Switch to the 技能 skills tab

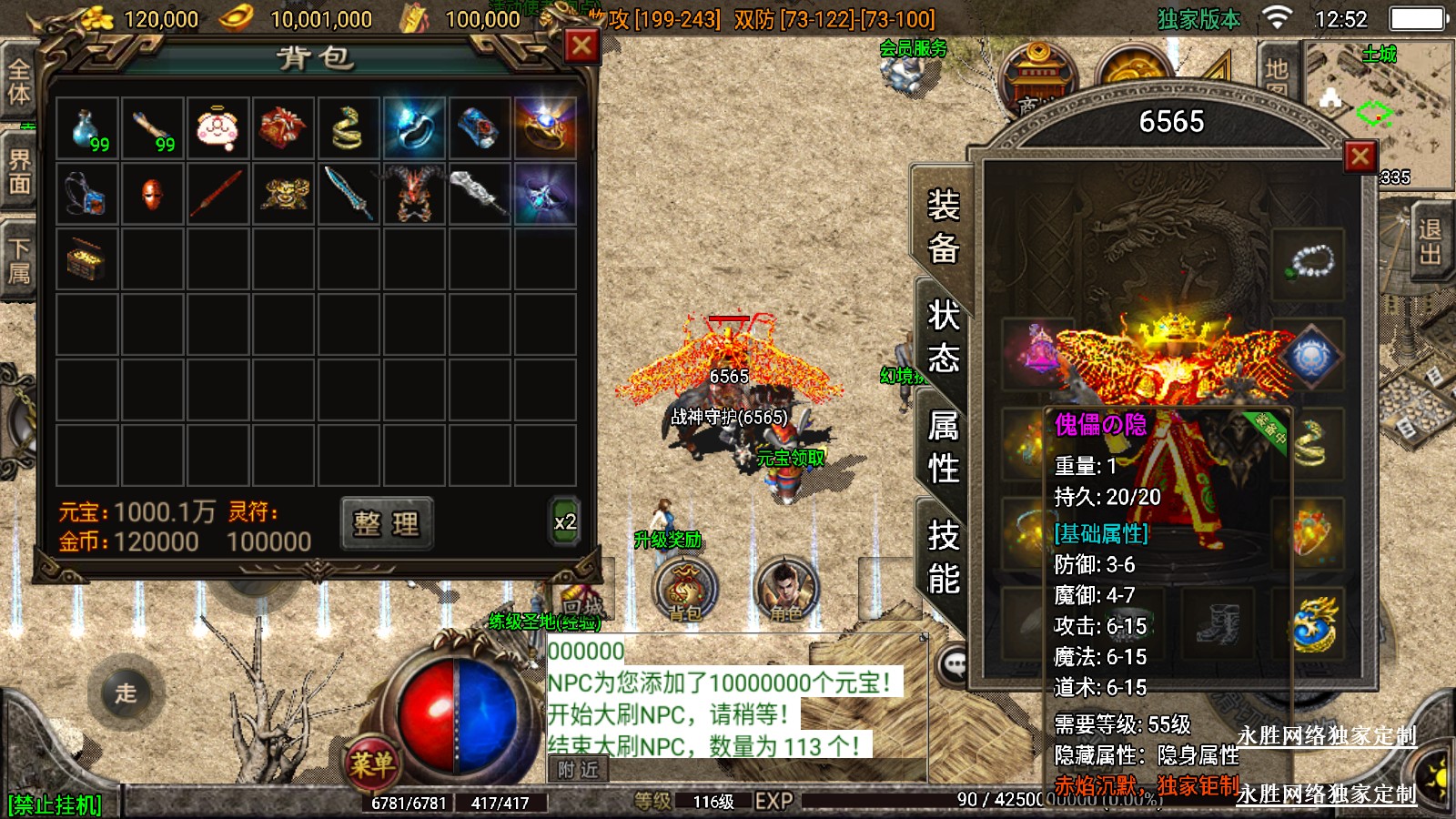click(x=943, y=557)
